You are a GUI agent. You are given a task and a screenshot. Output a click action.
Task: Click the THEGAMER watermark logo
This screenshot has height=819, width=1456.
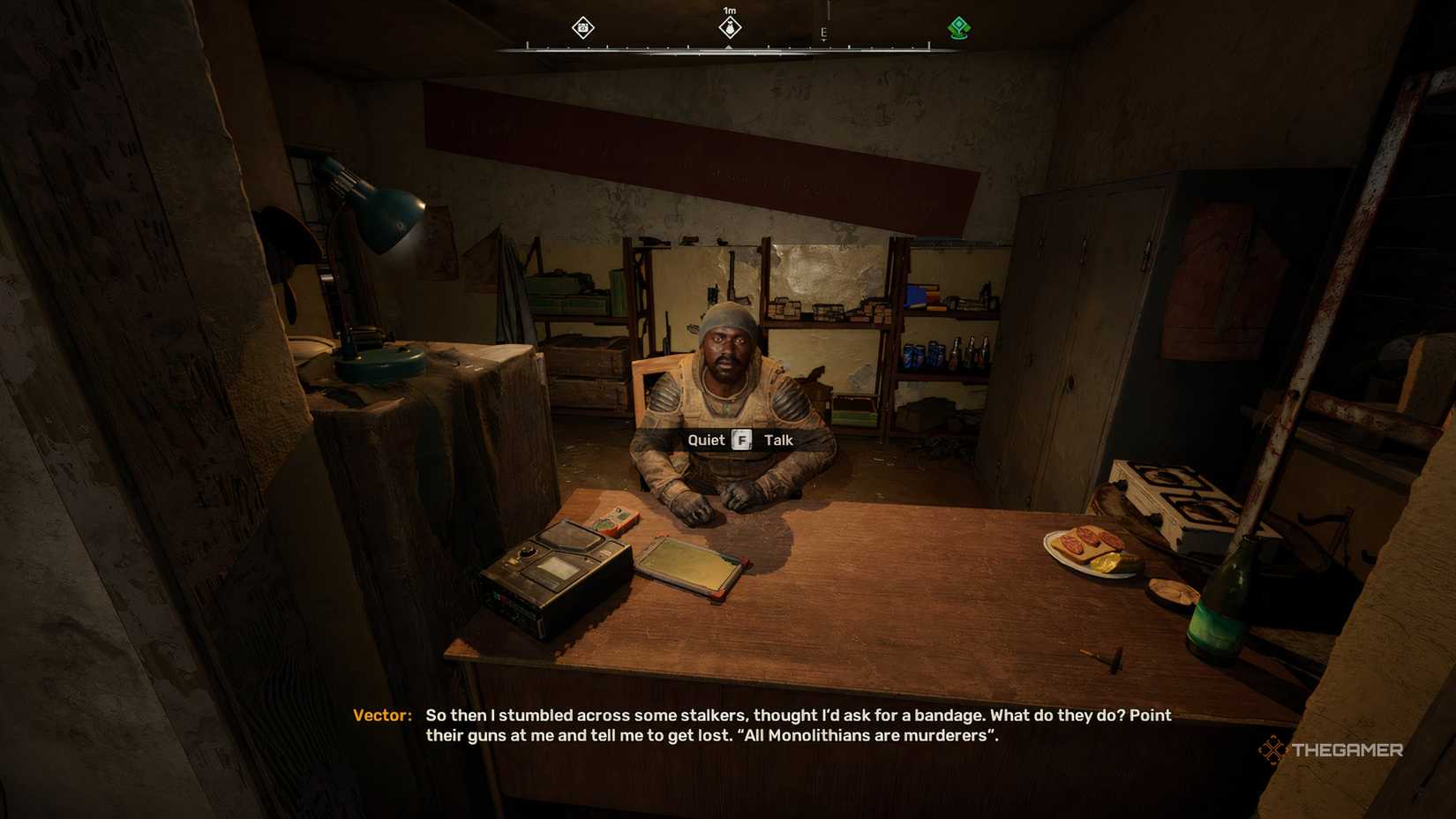(x=1335, y=749)
